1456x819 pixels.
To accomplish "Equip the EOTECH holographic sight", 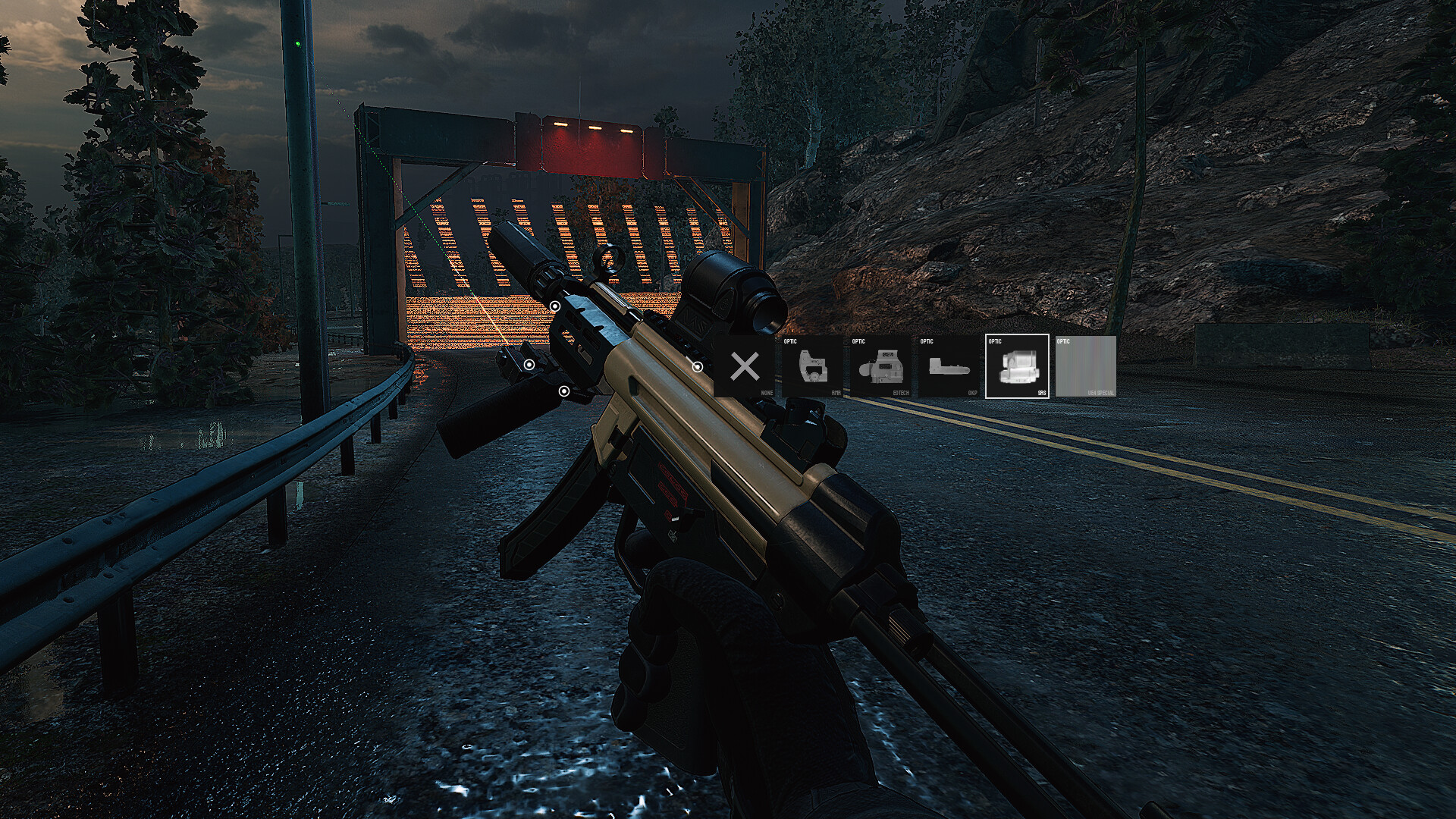I will (x=882, y=368).
